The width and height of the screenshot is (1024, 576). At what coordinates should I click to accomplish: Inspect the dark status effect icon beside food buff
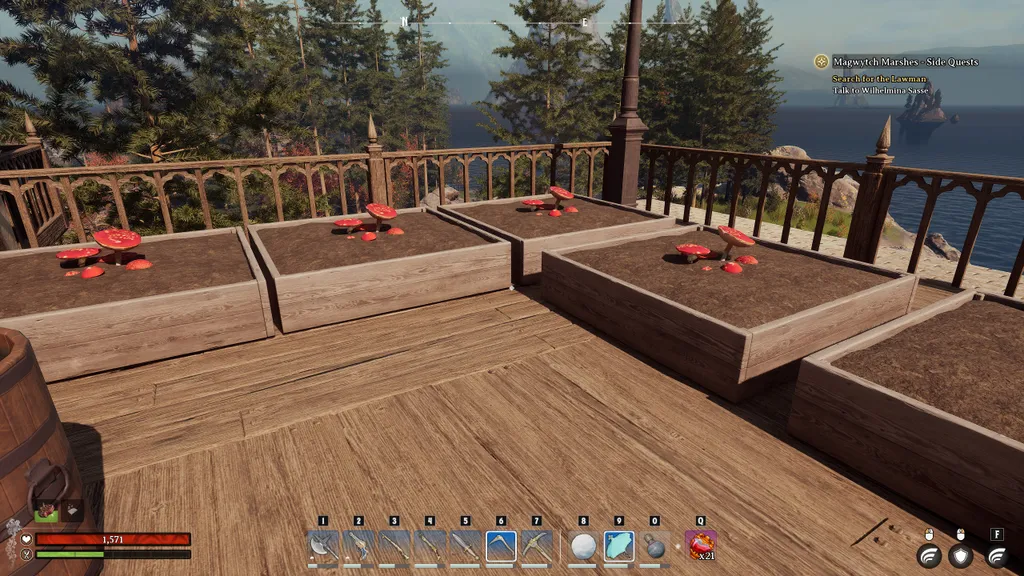tap(73, 511)
